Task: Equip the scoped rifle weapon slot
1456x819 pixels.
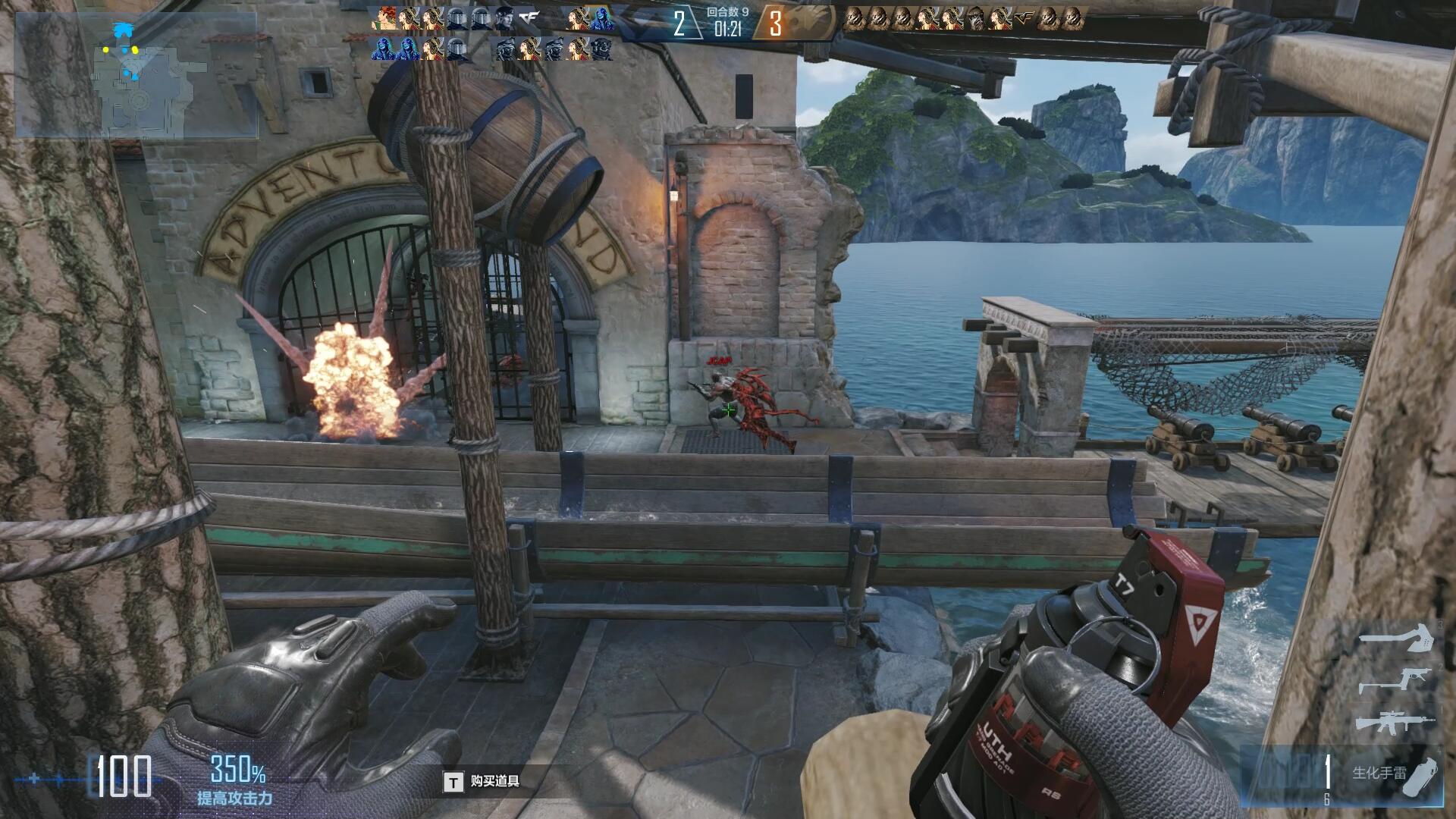Action: pos(1394,723)
